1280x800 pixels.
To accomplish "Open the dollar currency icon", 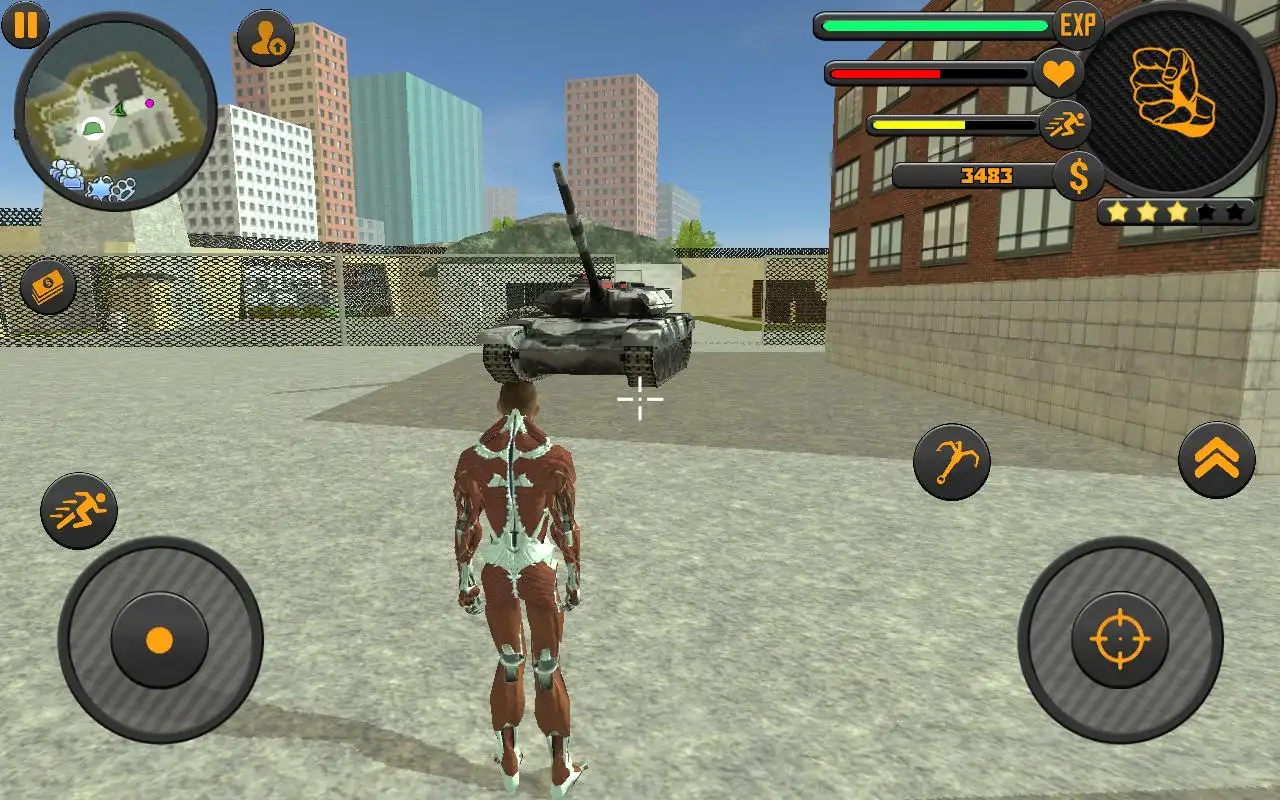I will 1078,177.
